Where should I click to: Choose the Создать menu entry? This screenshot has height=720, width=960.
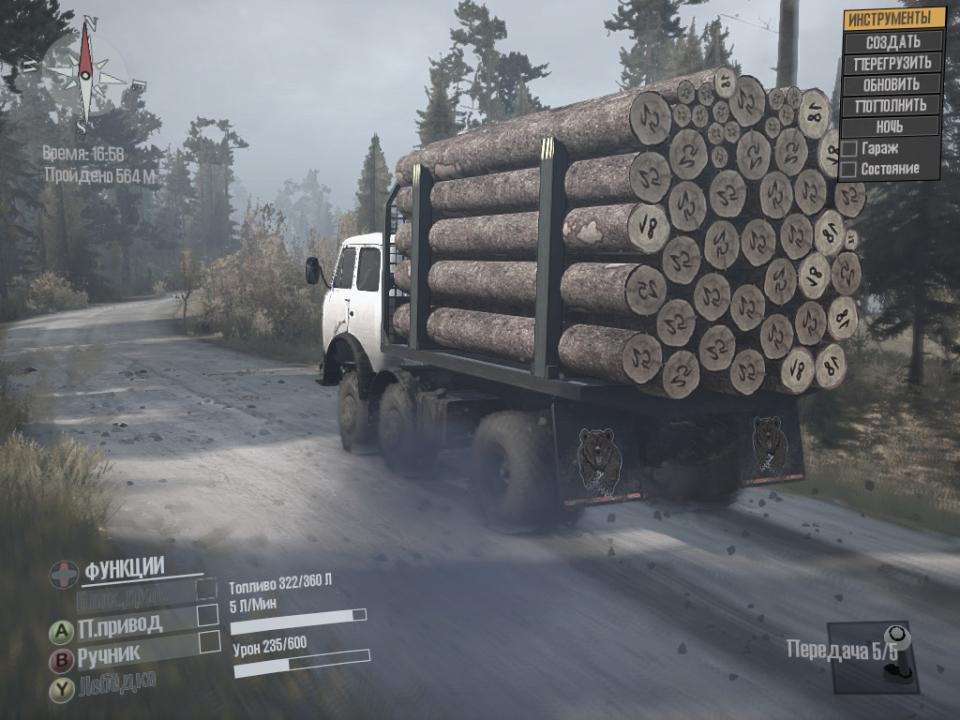(893, 42)
